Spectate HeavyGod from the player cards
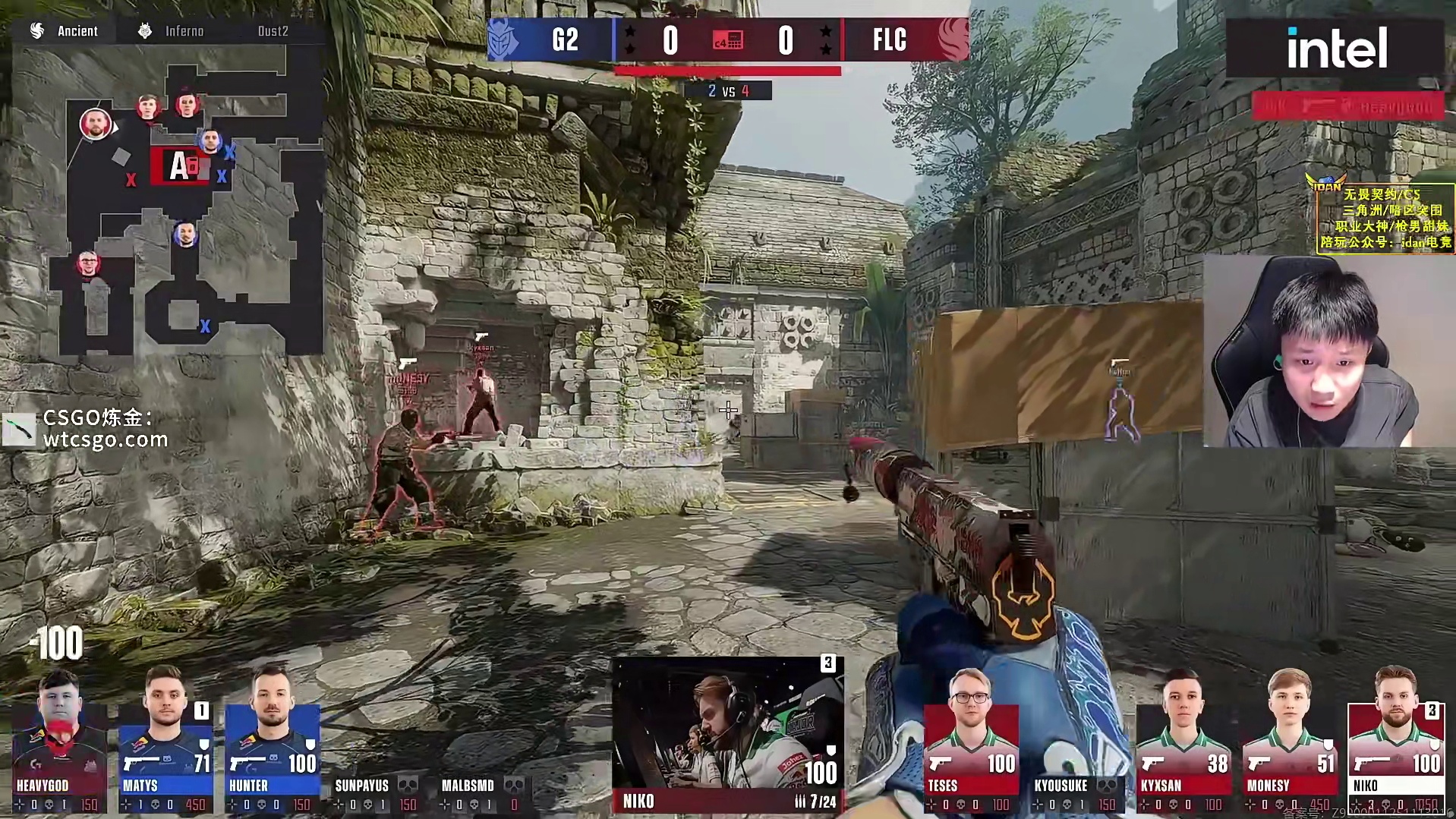Viewport: 1456px width, 819px height. coord(58,740)
